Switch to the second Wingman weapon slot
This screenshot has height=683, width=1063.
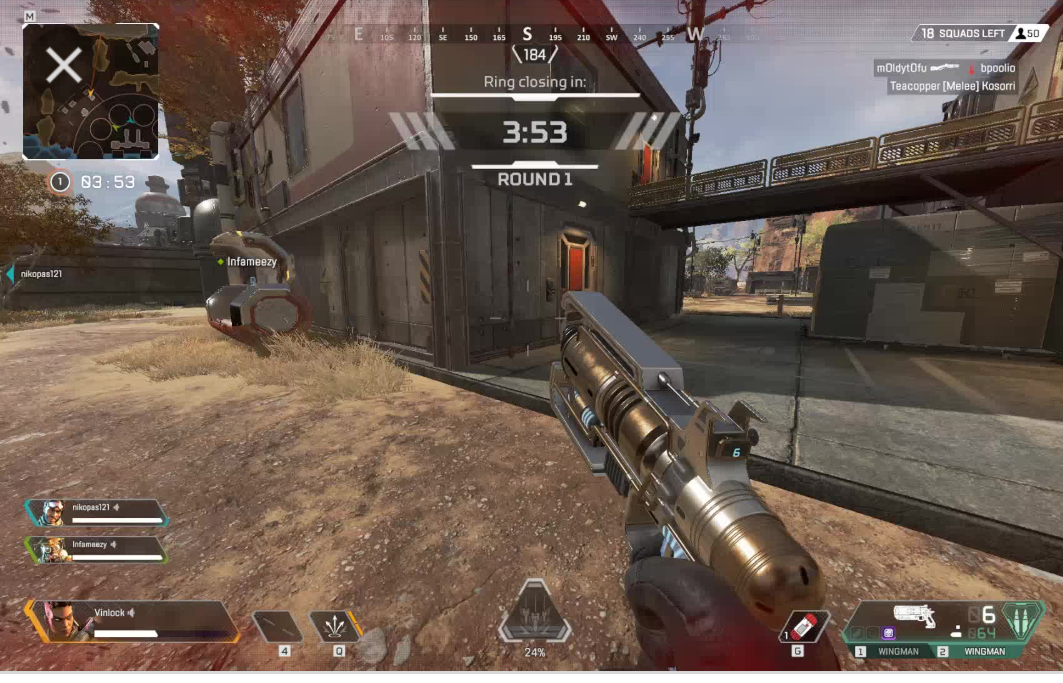(977, 652)
